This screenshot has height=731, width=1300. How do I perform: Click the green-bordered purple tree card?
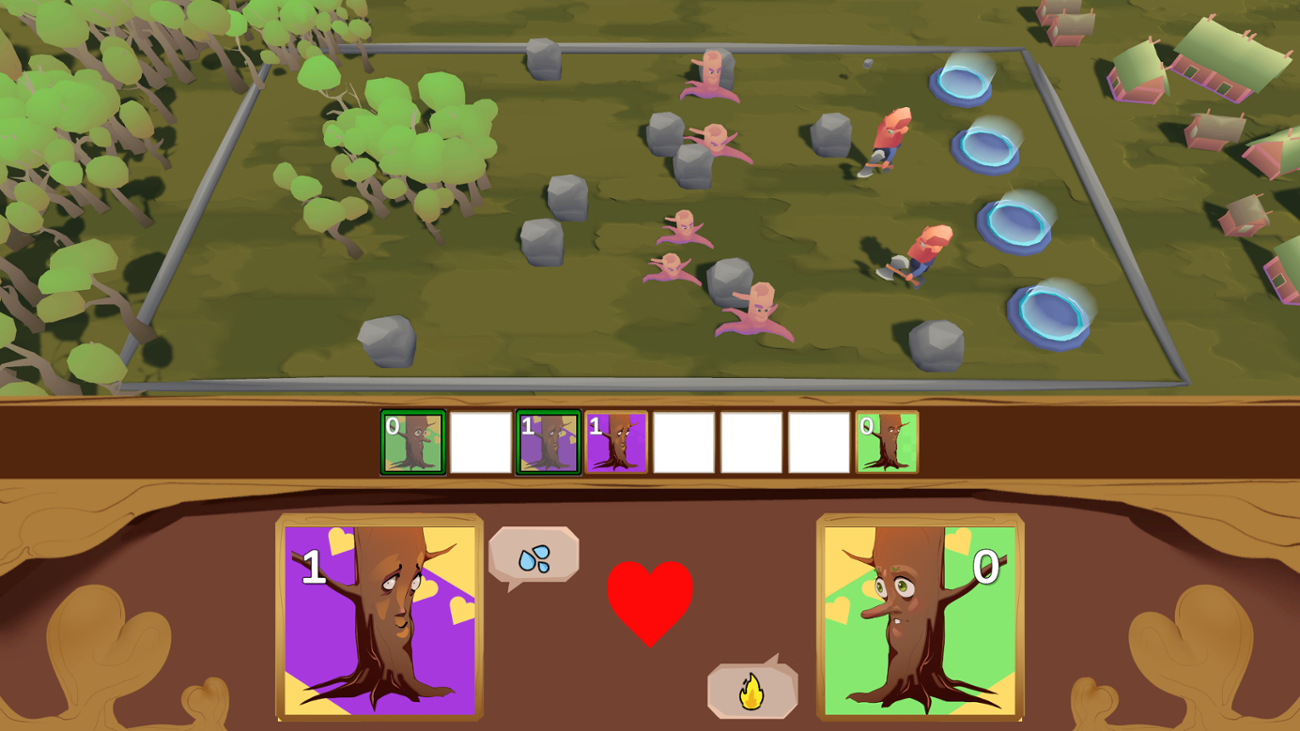(549, 441)
